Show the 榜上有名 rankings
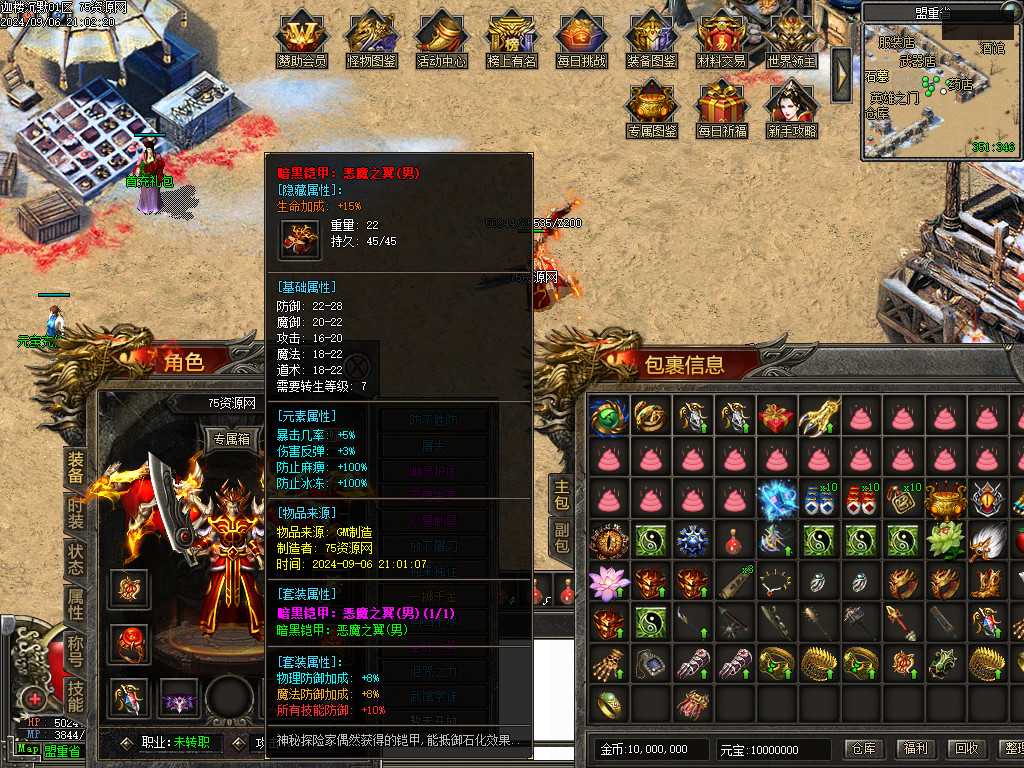 (512, 40)
